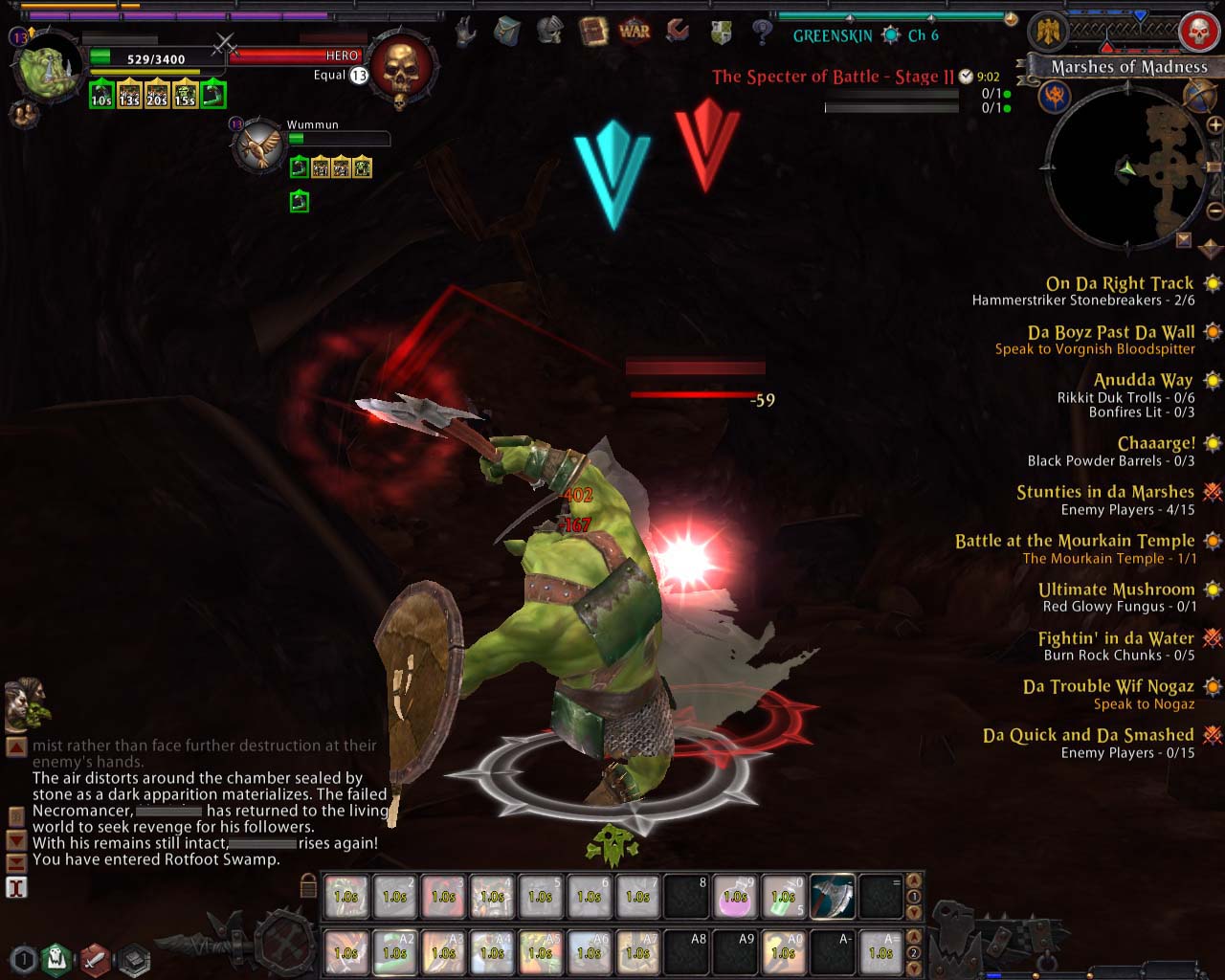
Task: Open the Tome of Knowledge book
Action: (x=593, y=32)
